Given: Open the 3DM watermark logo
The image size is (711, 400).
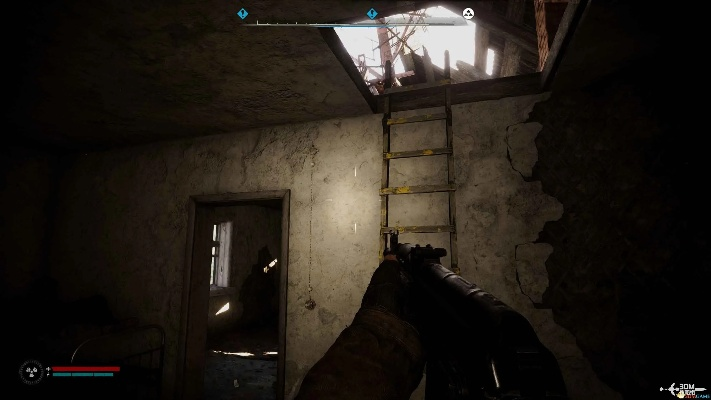Looking at the screenshot, I should (686, 388).
